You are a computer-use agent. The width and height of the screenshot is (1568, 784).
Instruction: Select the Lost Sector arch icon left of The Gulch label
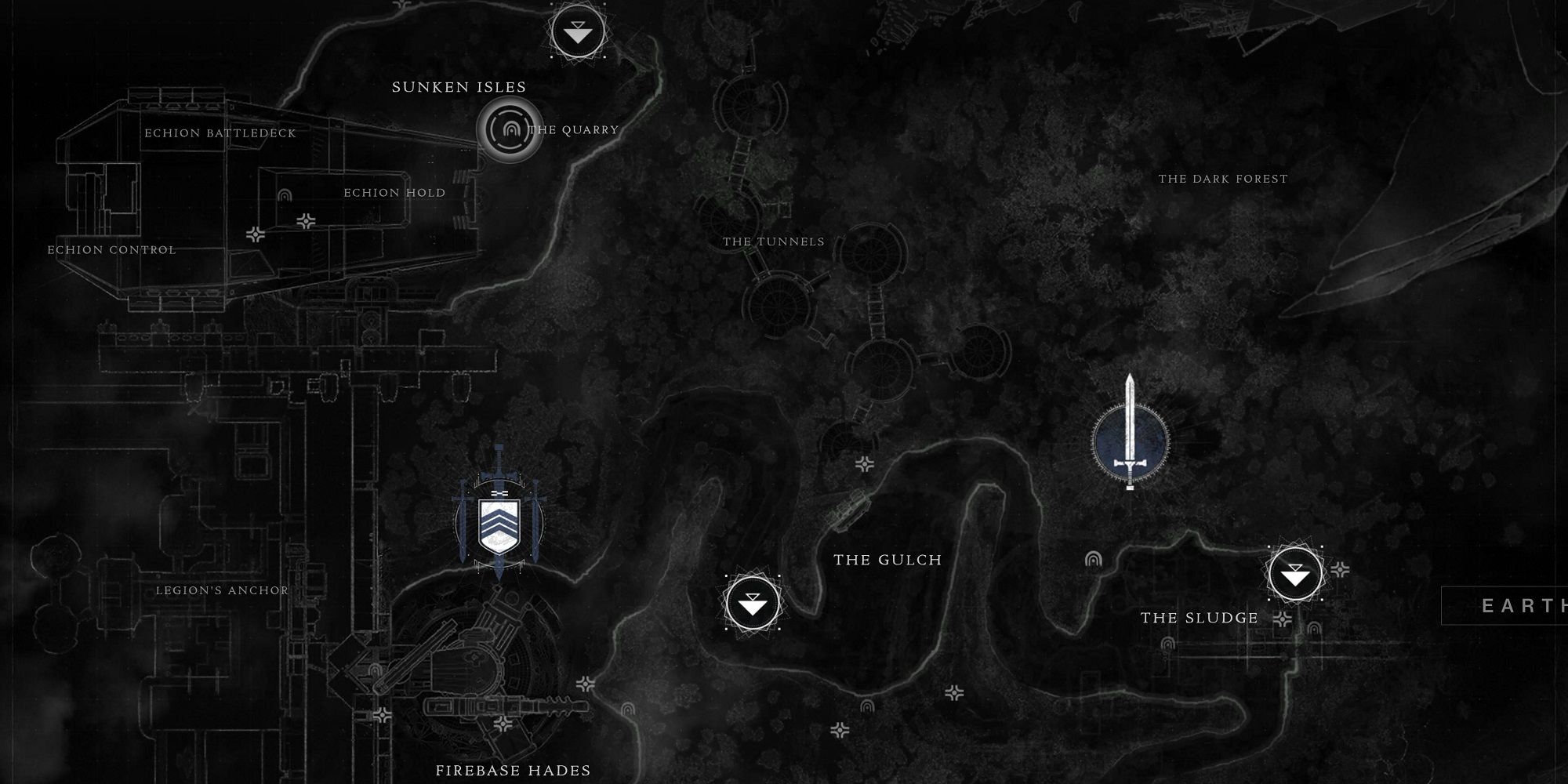click(x=1093, y=560)
